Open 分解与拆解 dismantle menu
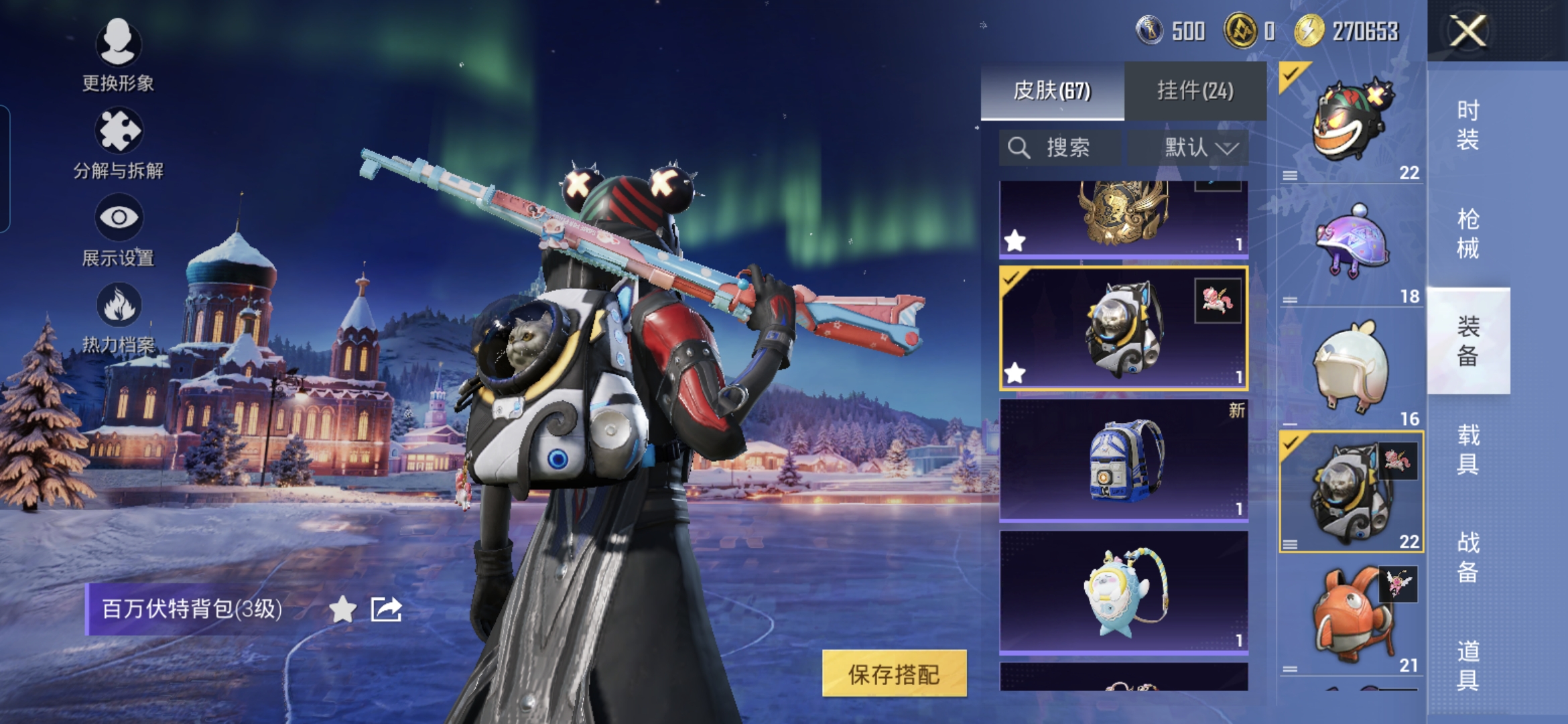Viewport: 1568px width, 724px height. tap(118, 143)
